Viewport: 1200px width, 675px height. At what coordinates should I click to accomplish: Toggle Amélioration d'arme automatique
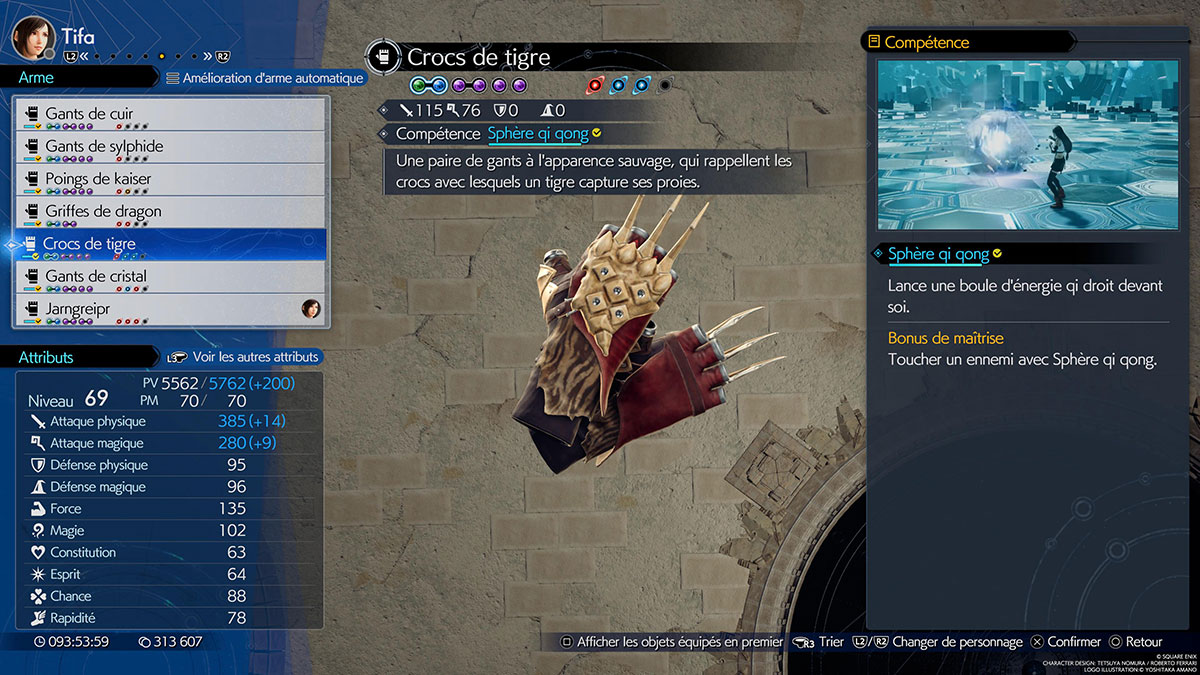(x=264, y=78)
